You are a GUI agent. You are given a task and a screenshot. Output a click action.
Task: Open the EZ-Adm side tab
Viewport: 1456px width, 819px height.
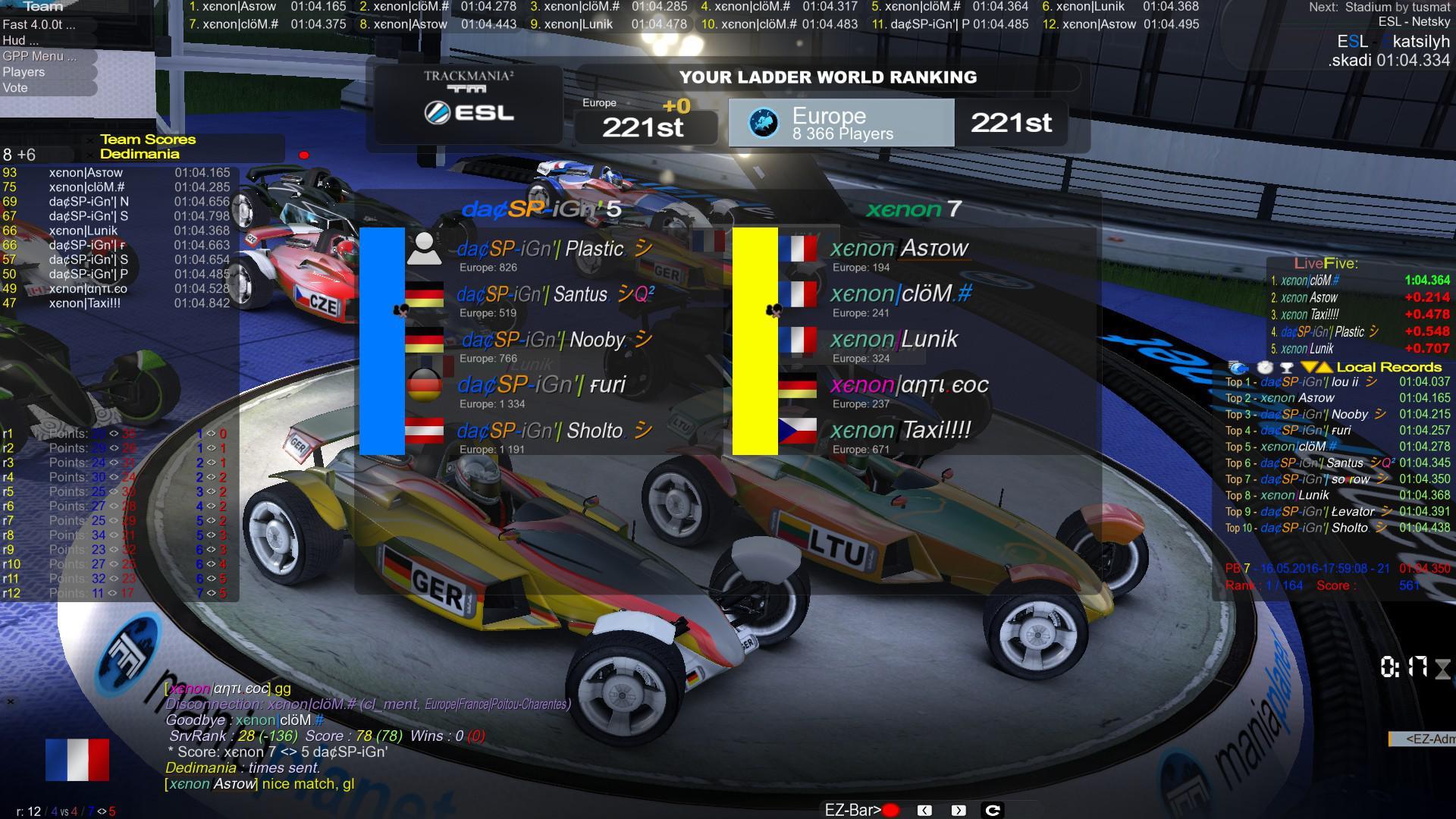1423,739
